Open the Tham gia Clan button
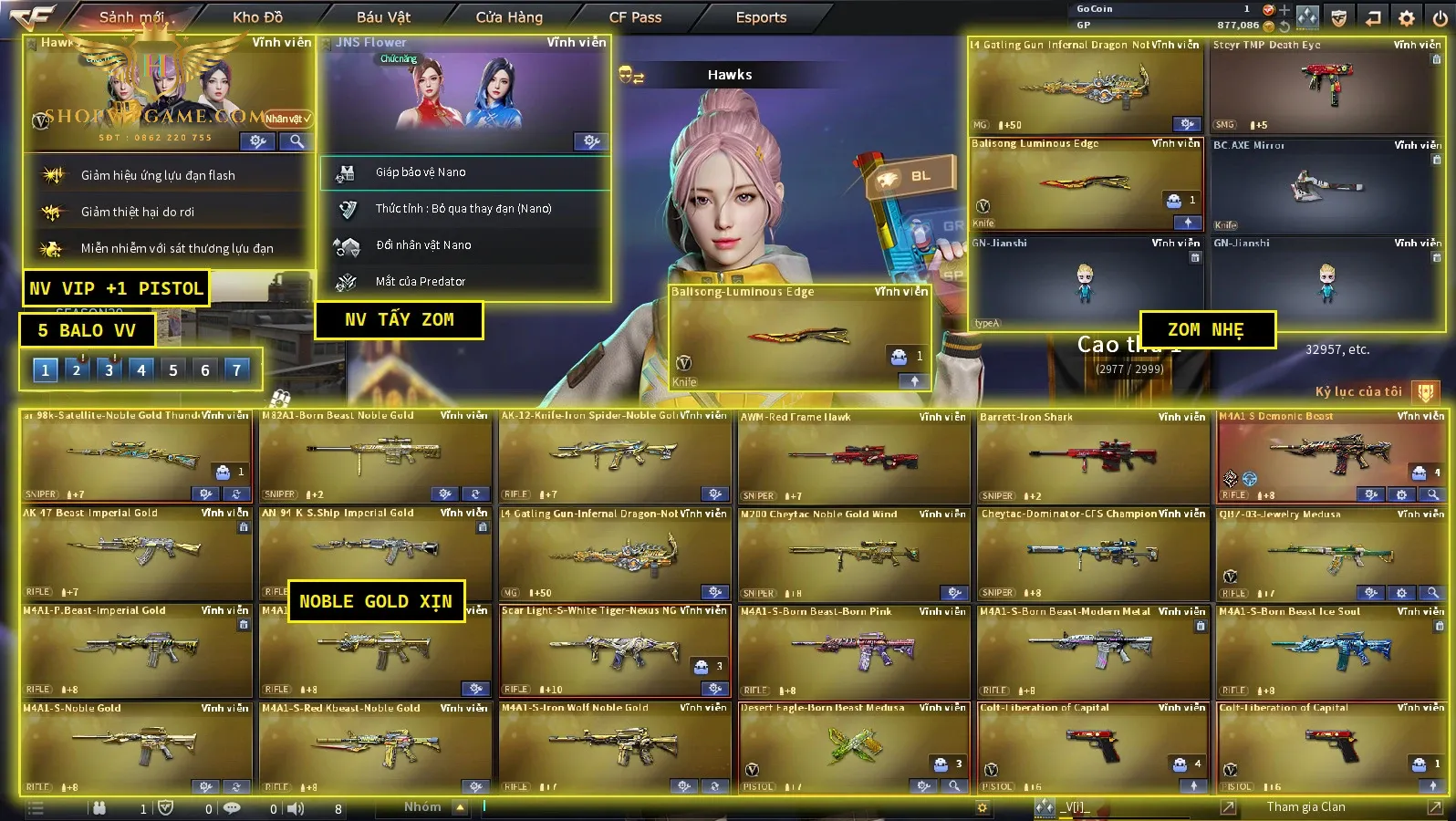This screenshot has width=1456, height=821. point(1305,806)
